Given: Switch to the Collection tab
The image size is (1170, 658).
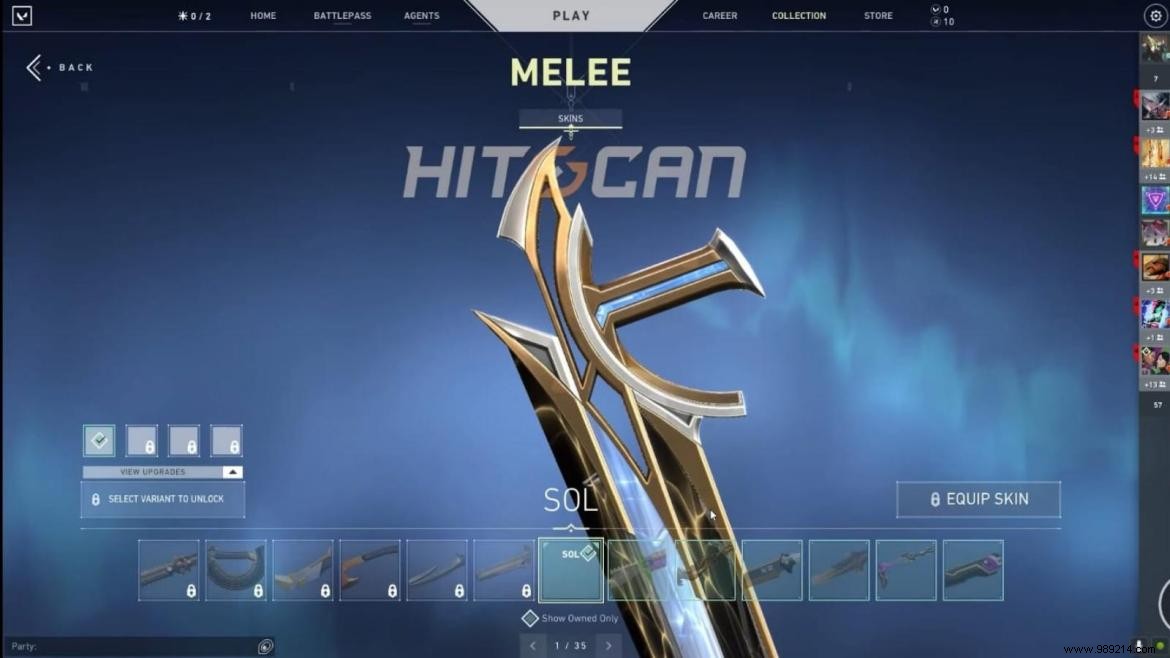Looking at the screenshot, I should [x=799, y=16].
